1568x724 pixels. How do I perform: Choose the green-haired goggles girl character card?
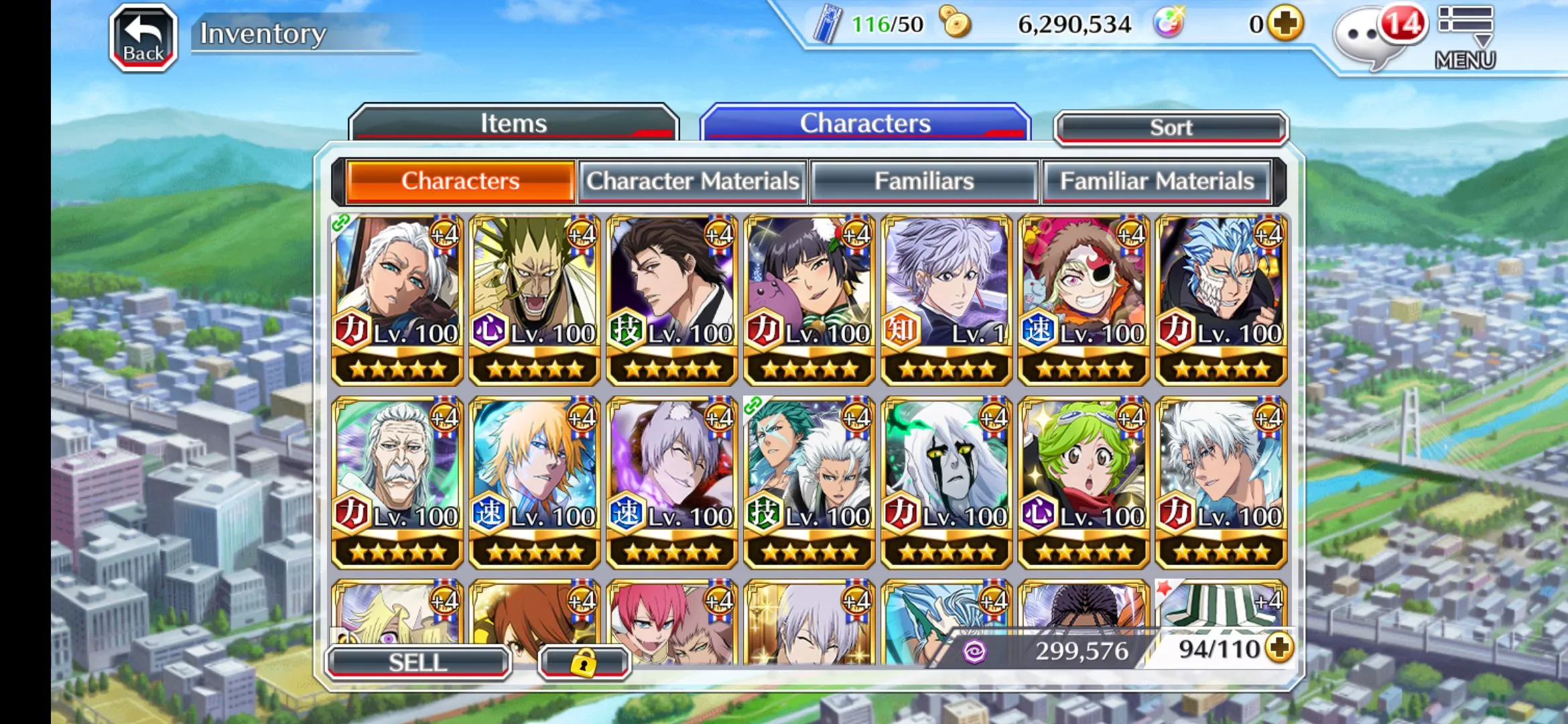point(1084,481)
